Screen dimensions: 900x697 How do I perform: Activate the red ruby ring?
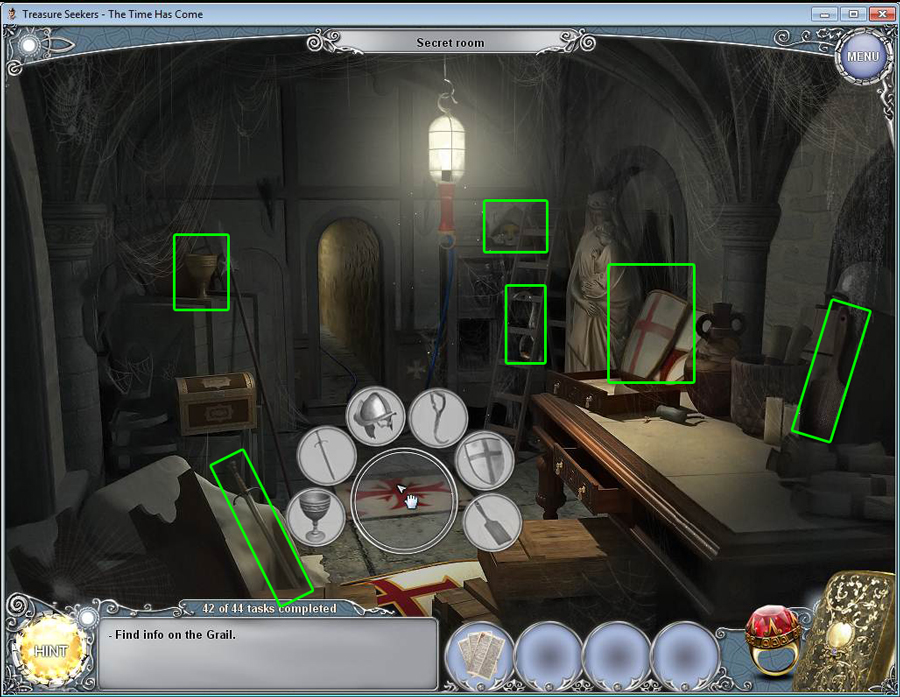770,640
